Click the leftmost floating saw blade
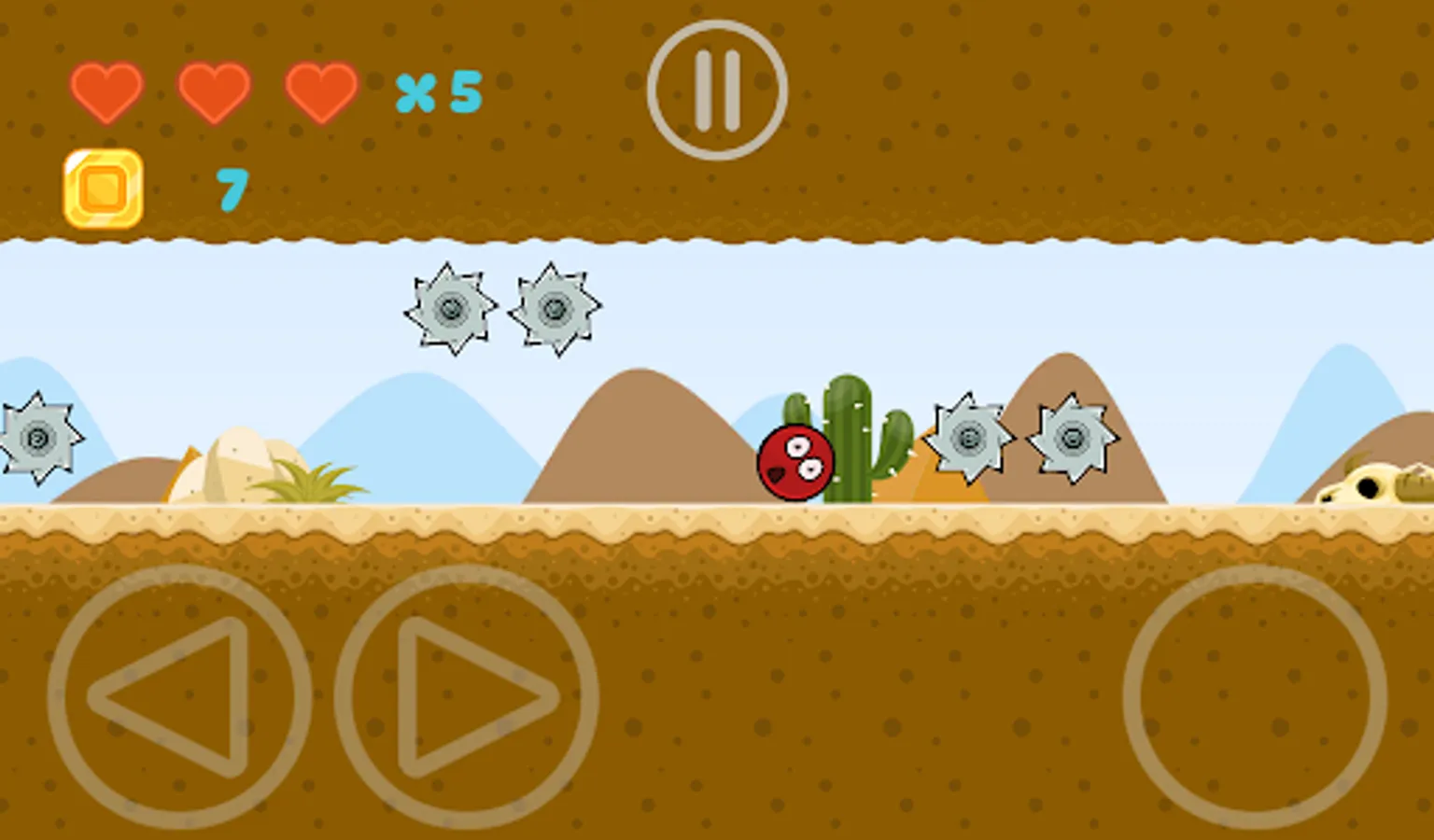This screenshot has height=840, width=1434. click(452, 308)
